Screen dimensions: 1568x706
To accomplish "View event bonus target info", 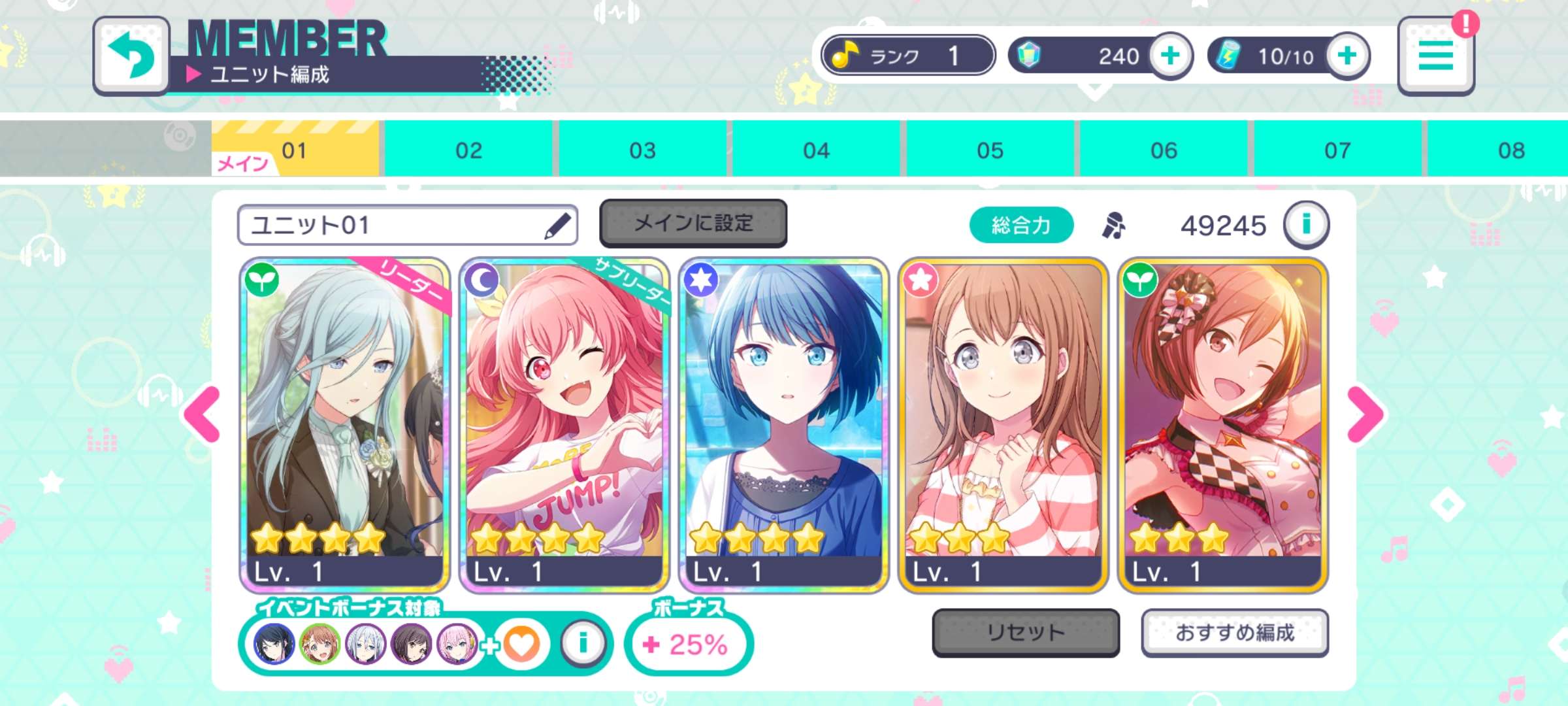I will (x=583, y=644).
